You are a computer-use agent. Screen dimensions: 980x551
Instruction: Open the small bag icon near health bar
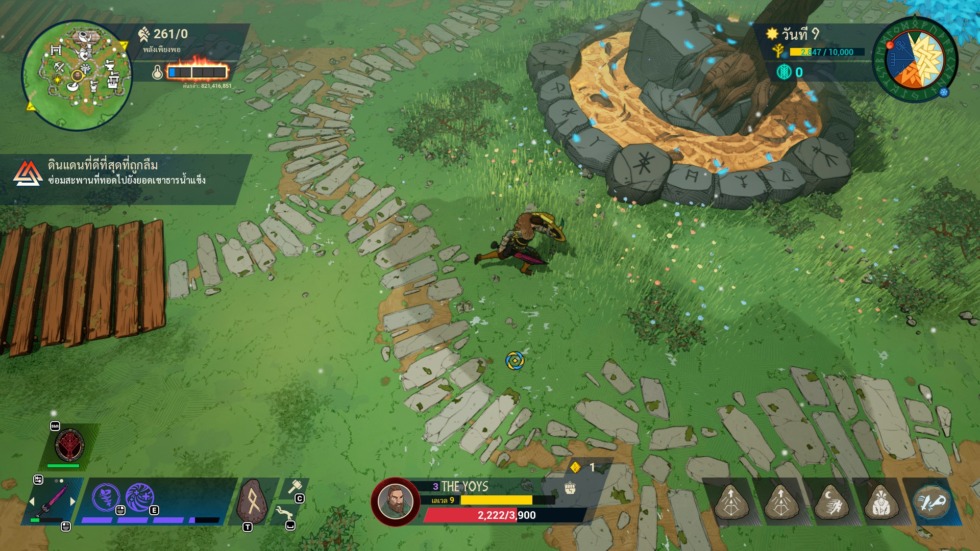571,488
